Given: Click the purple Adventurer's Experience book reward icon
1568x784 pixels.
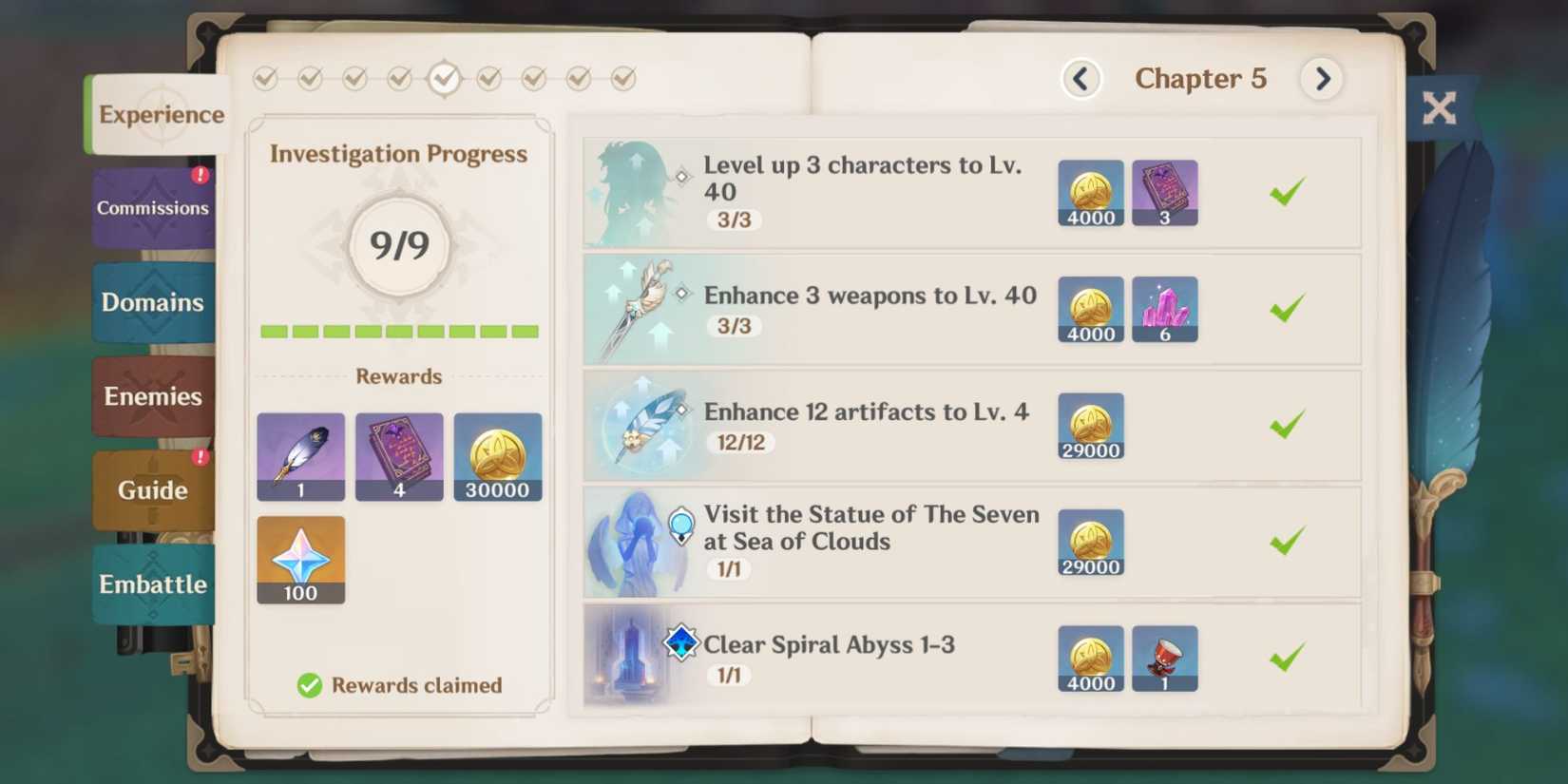Looking at the screenshot, I should pos(398,457).
